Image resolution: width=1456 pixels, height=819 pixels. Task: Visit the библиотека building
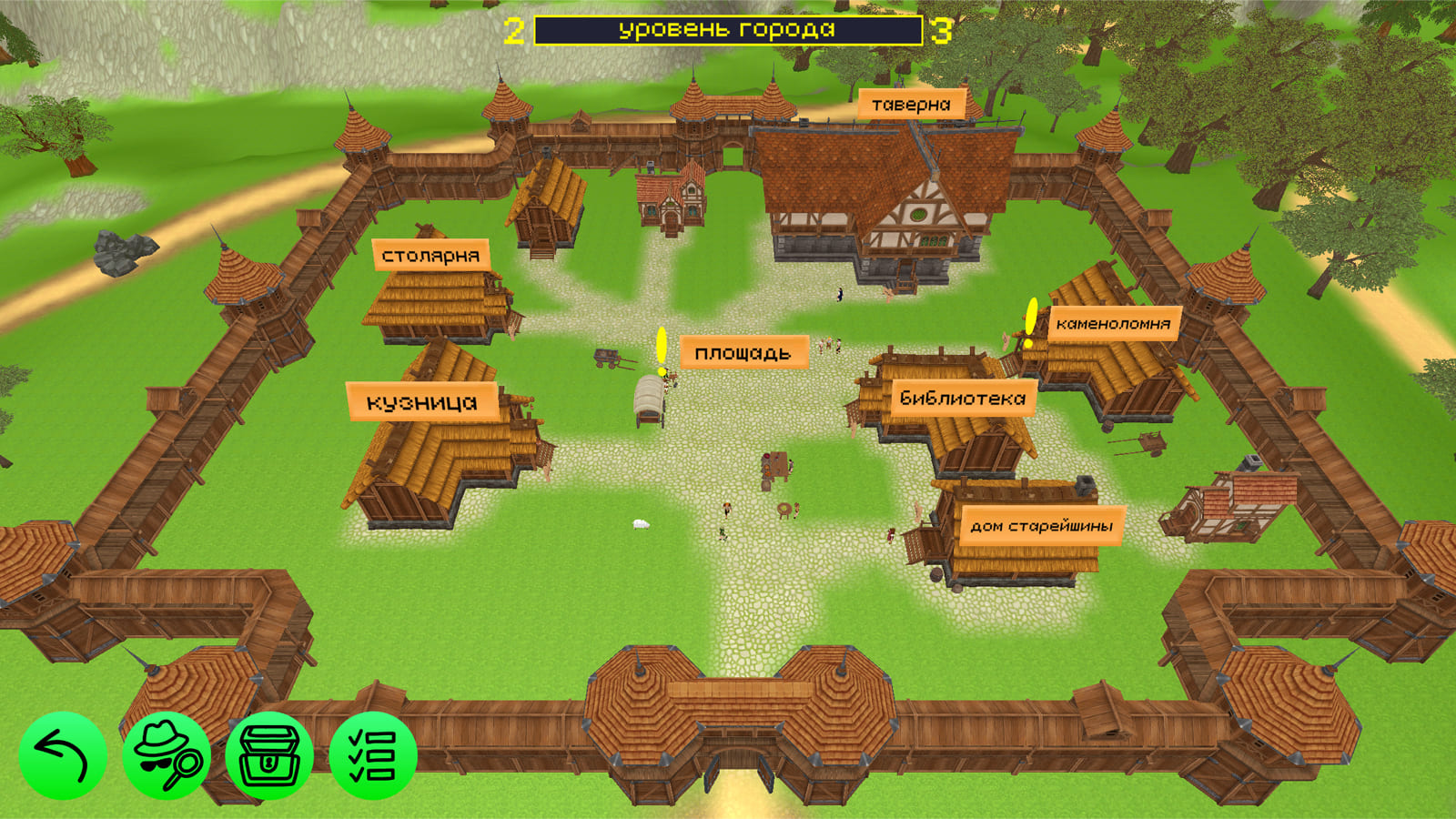(x=962, y=398)
